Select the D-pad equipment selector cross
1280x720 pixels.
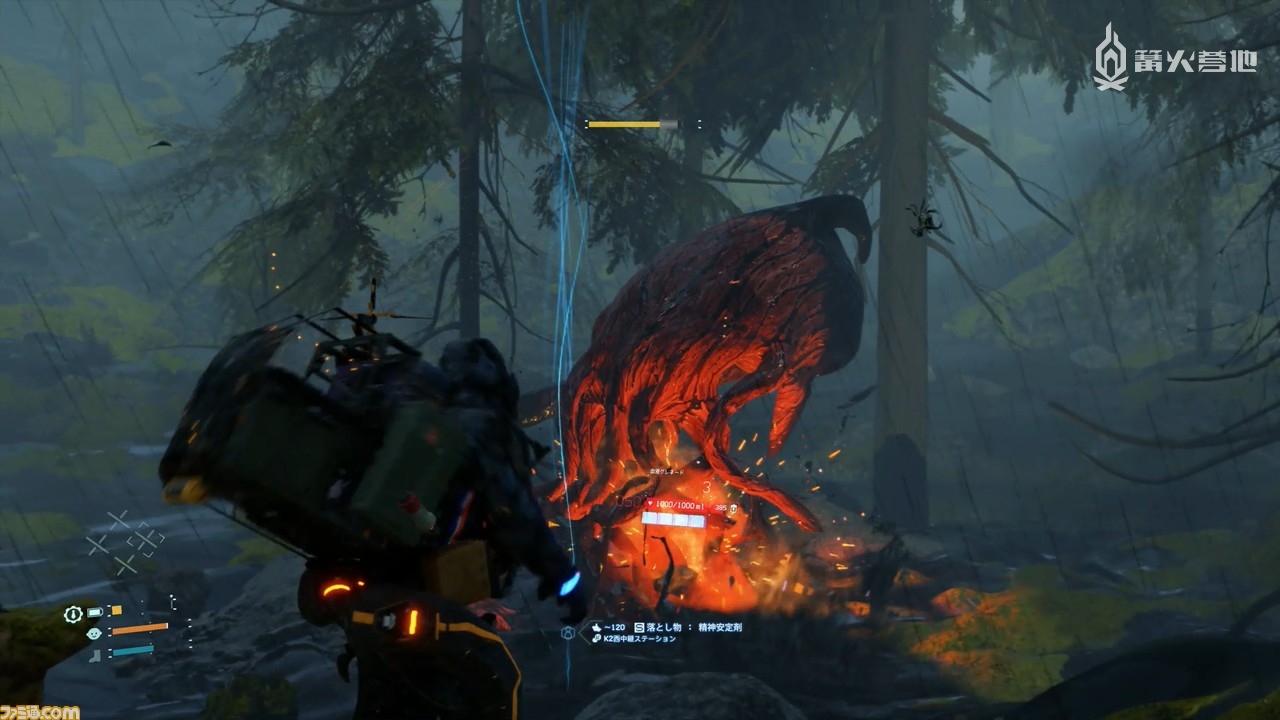coord(125,541)
